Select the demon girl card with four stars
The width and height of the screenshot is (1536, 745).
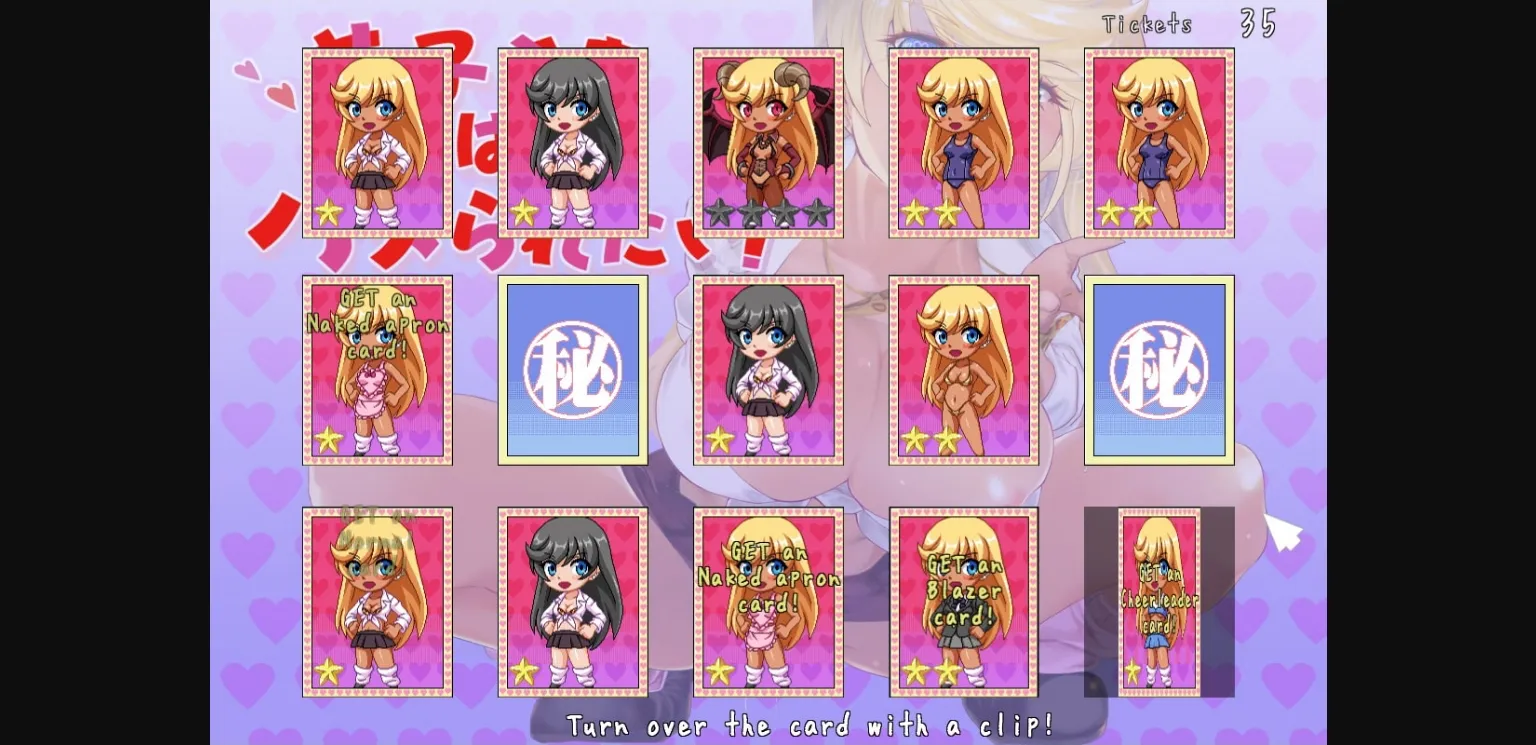[768, 140]
